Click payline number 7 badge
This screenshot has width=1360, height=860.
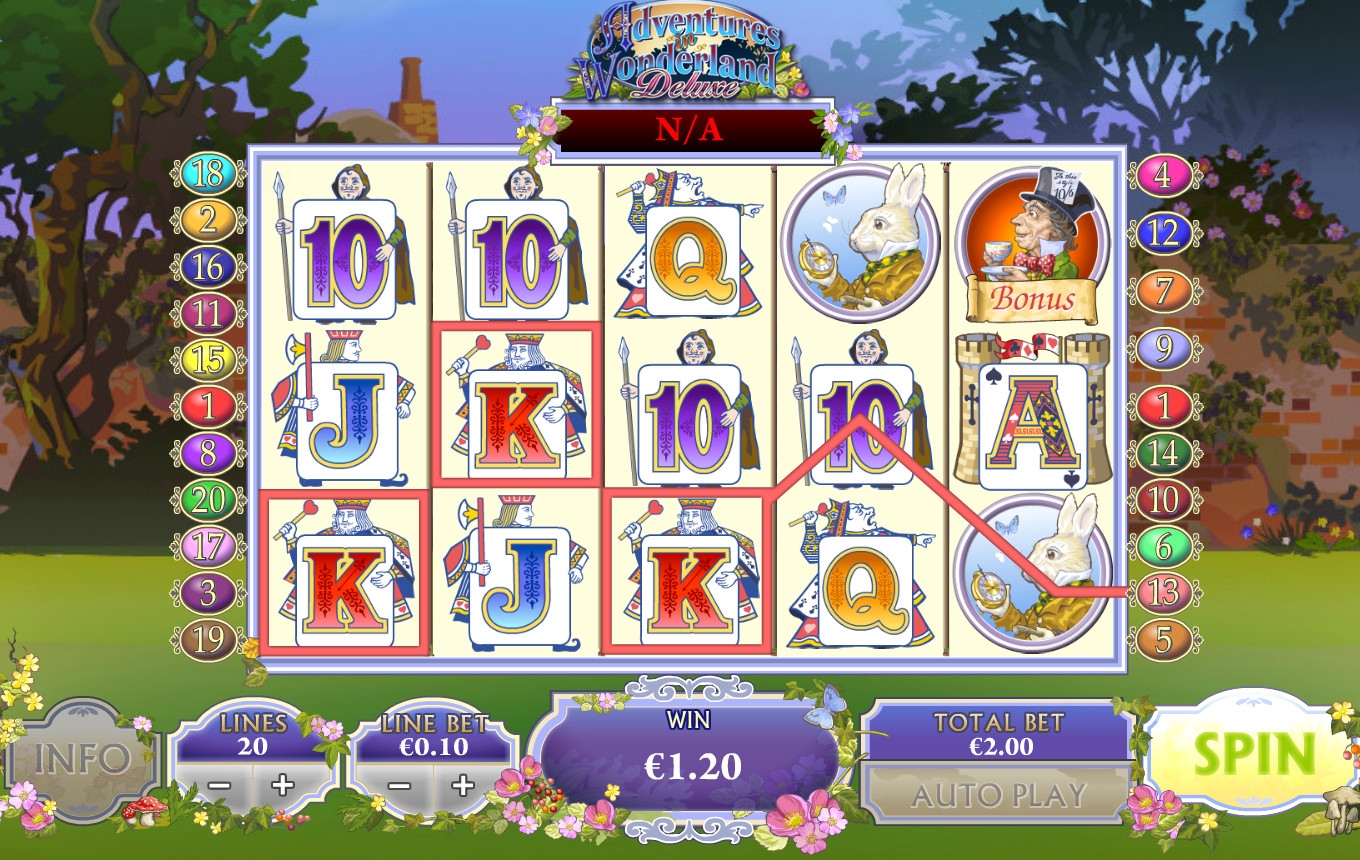click(1163, 291)
